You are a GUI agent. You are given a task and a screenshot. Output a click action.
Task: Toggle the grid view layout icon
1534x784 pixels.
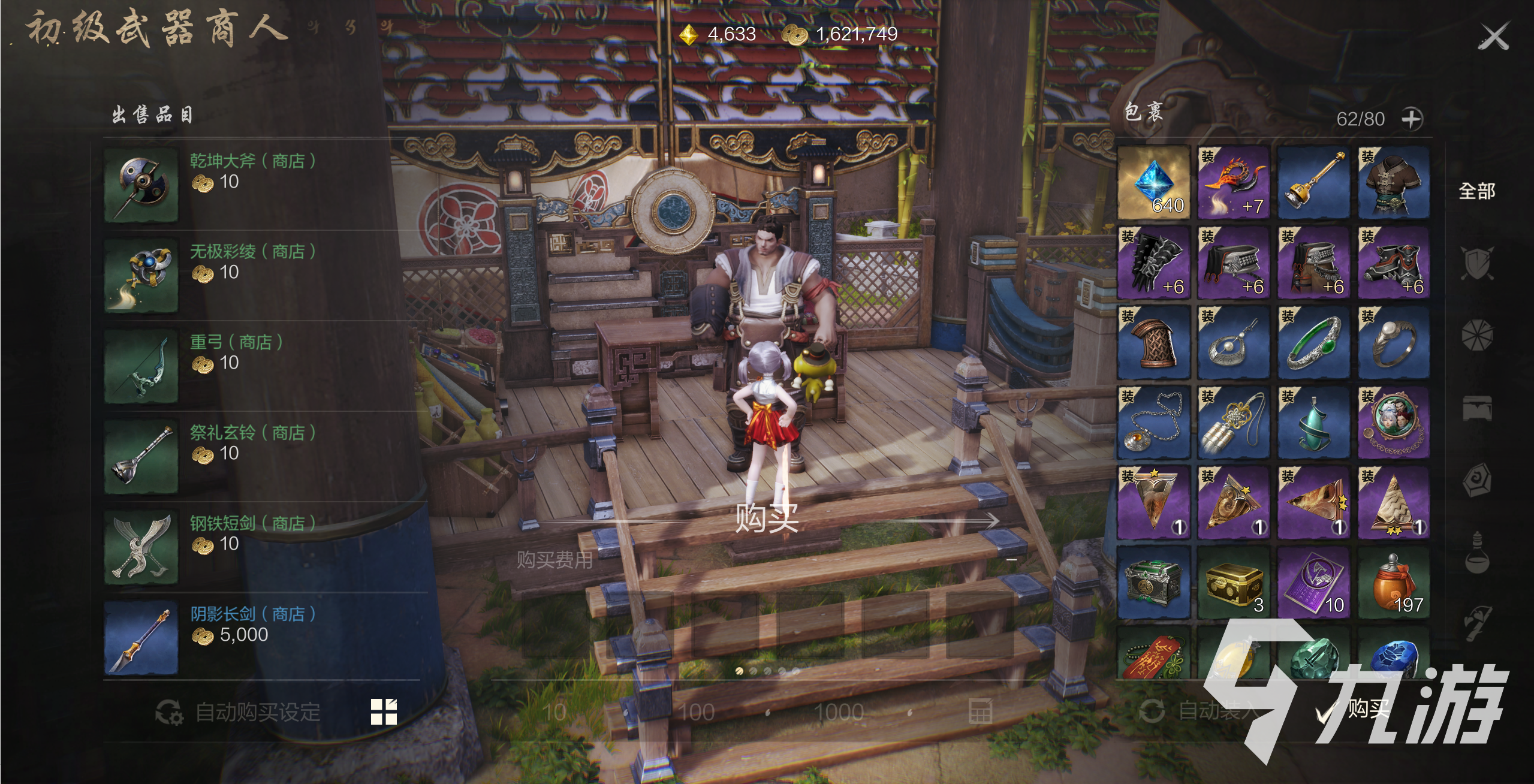pyautogui.click(x=384, y=712)
